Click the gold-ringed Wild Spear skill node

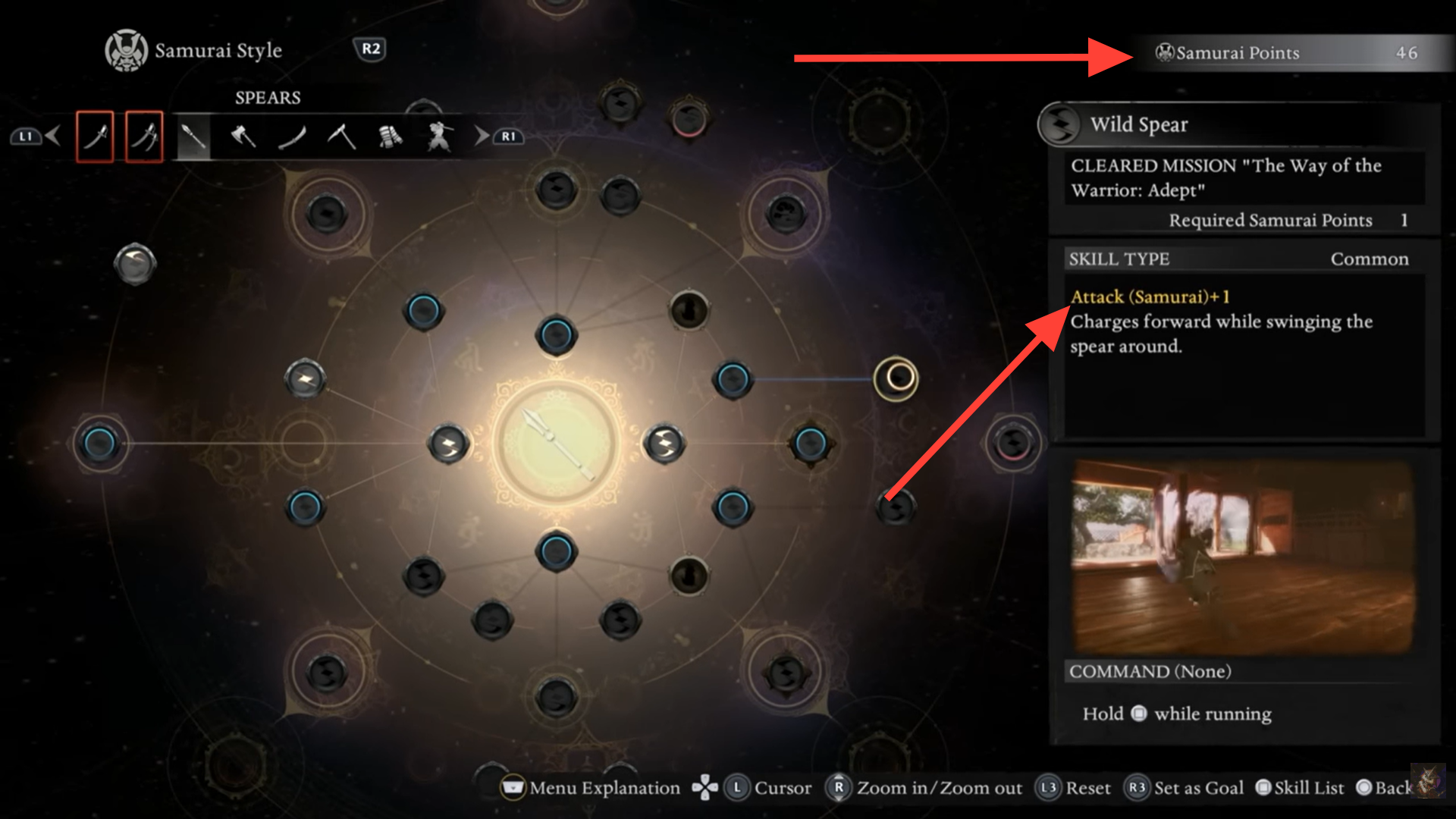(x=896, y=378)
